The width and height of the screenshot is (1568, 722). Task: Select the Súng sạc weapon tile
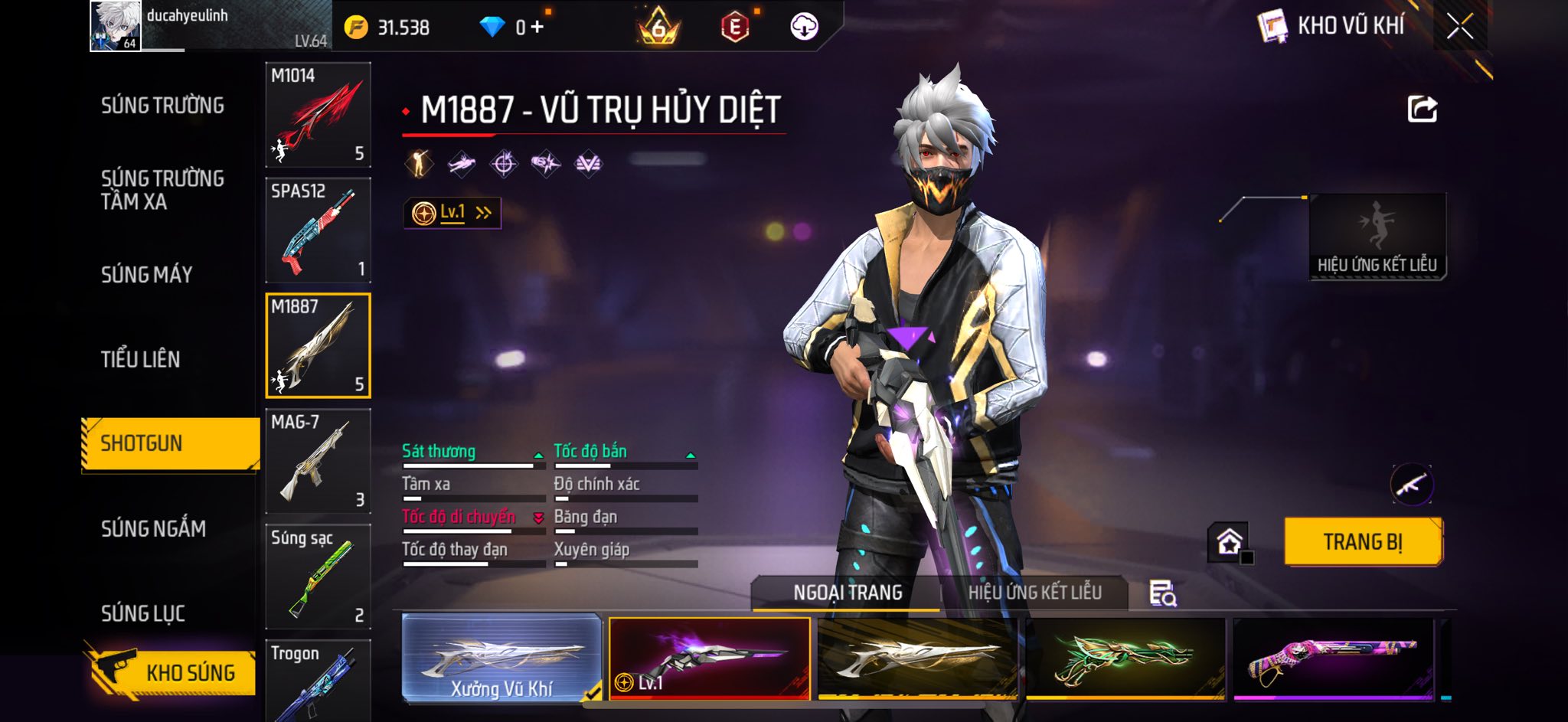[x=318, y=577]
